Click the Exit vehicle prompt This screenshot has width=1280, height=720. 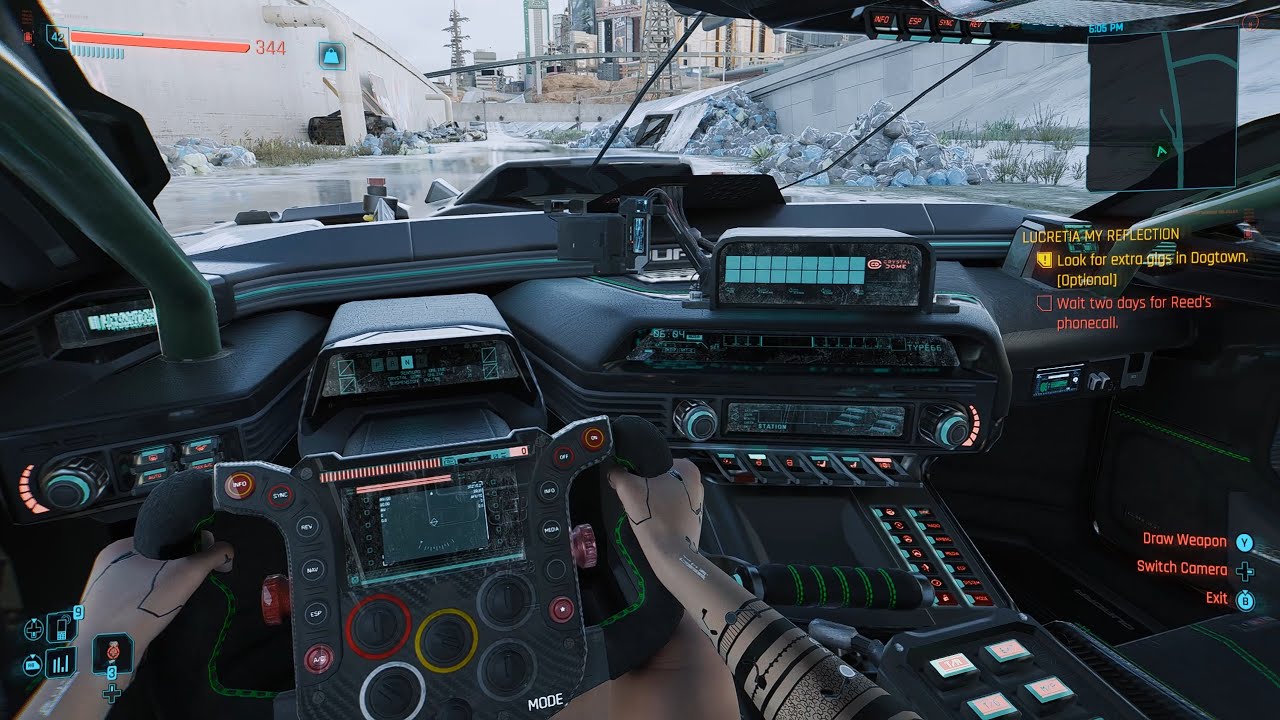click(x=1216, y=597)
